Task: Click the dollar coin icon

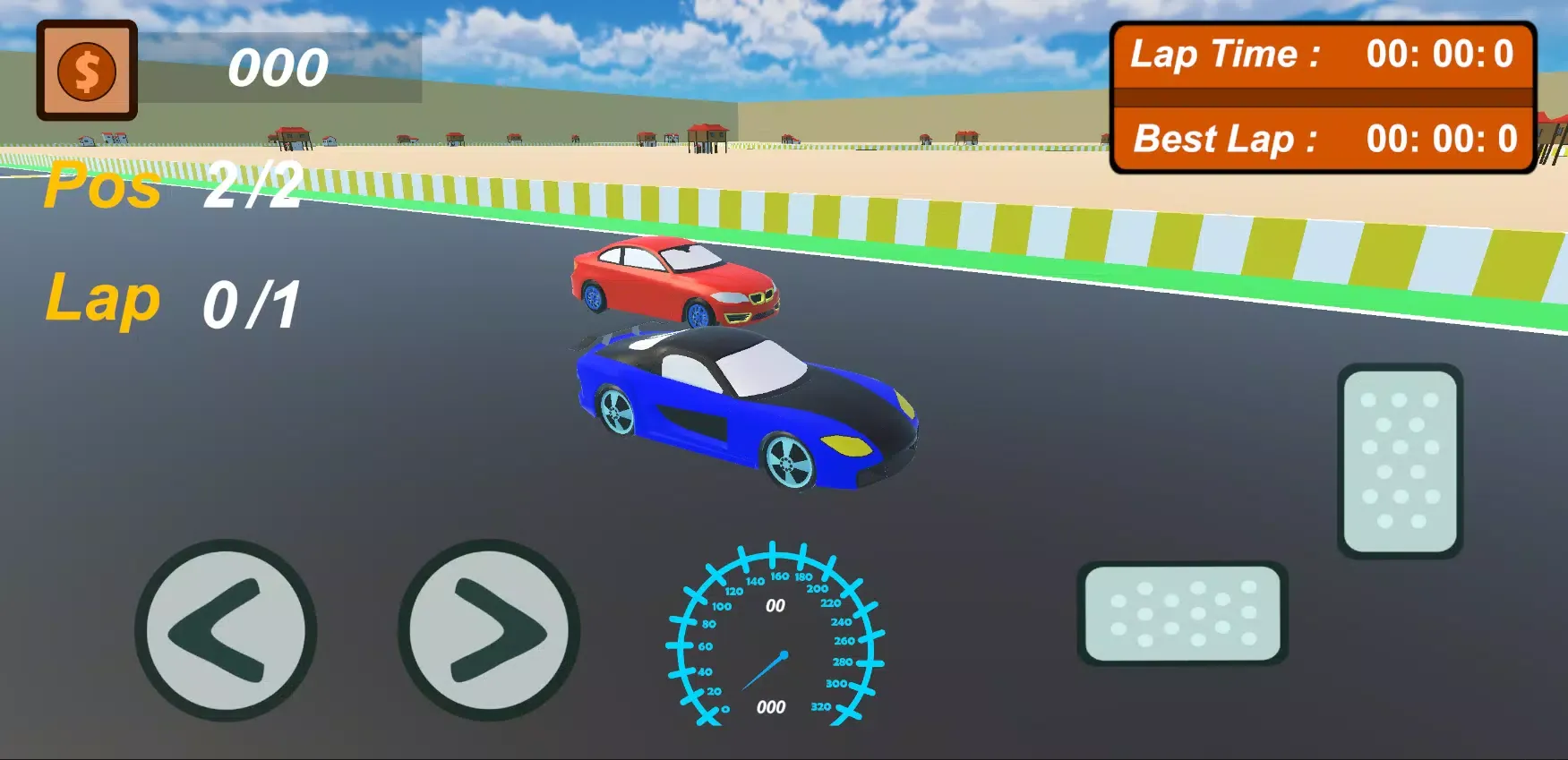Action: point(87,71)
